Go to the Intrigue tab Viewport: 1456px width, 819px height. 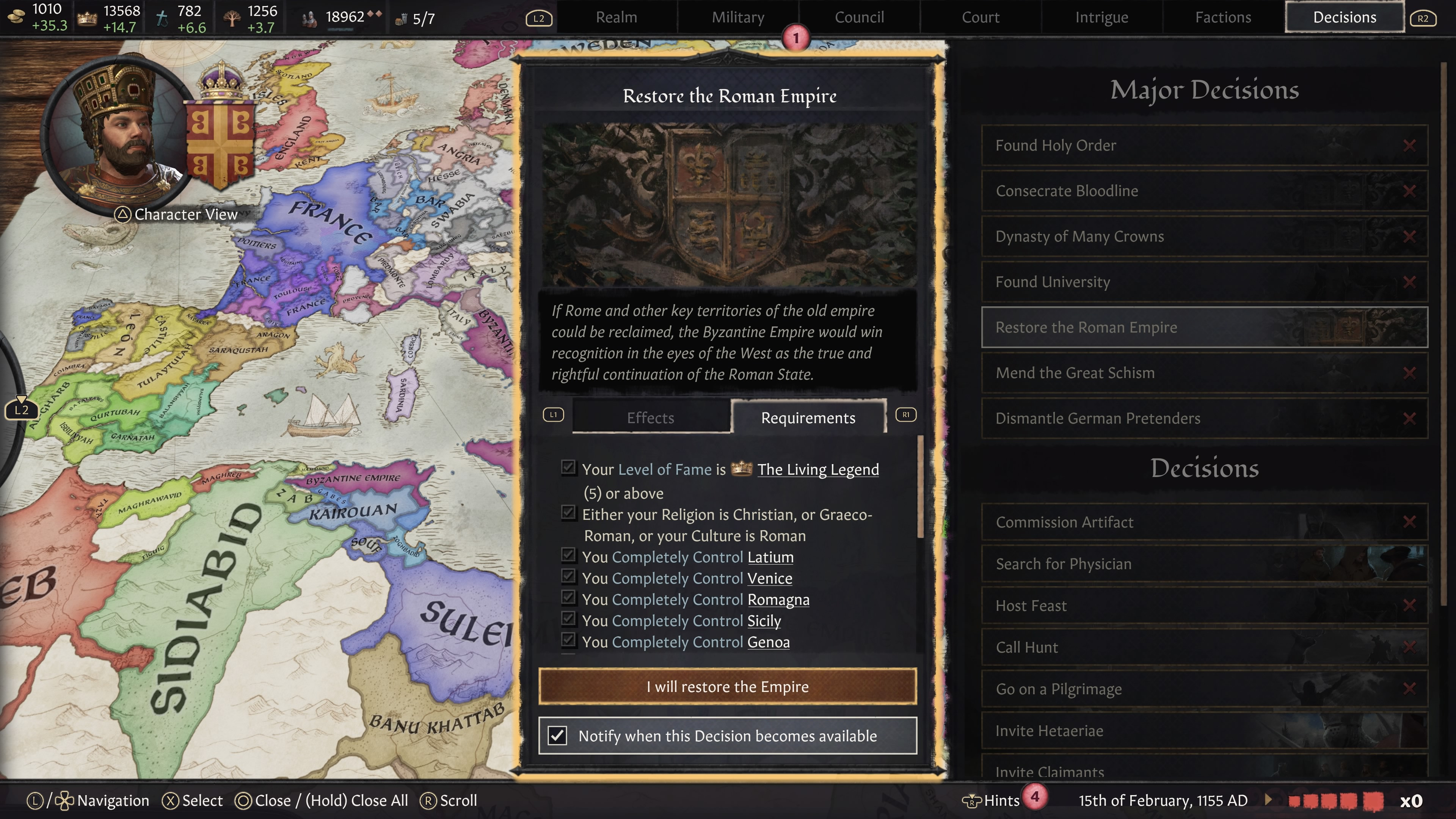click(1101, 17)
